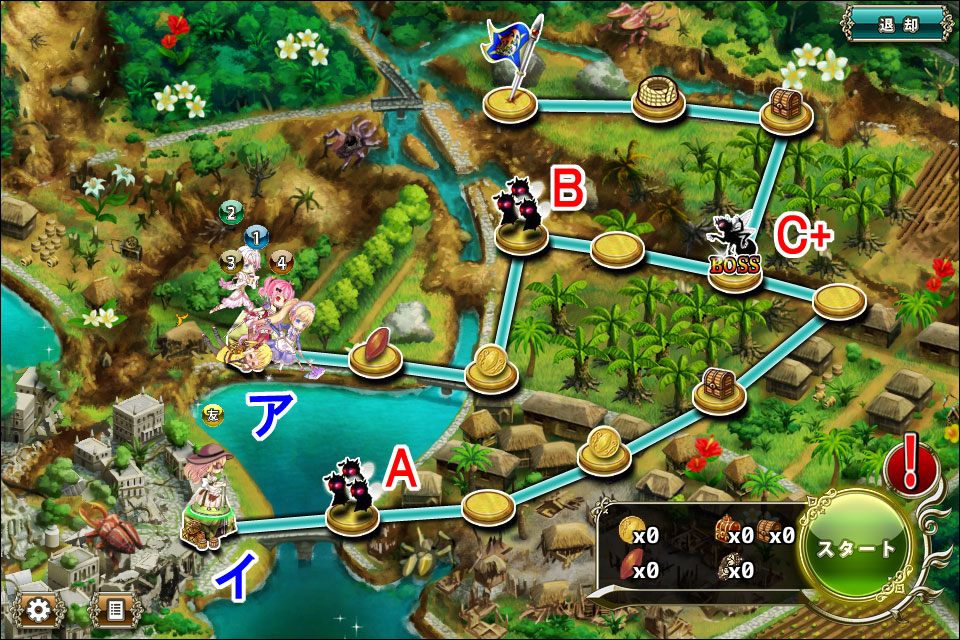Screen dimensions: 960x640
Task: Choose the blue flag goal node
Action: [x=512, y=100]
